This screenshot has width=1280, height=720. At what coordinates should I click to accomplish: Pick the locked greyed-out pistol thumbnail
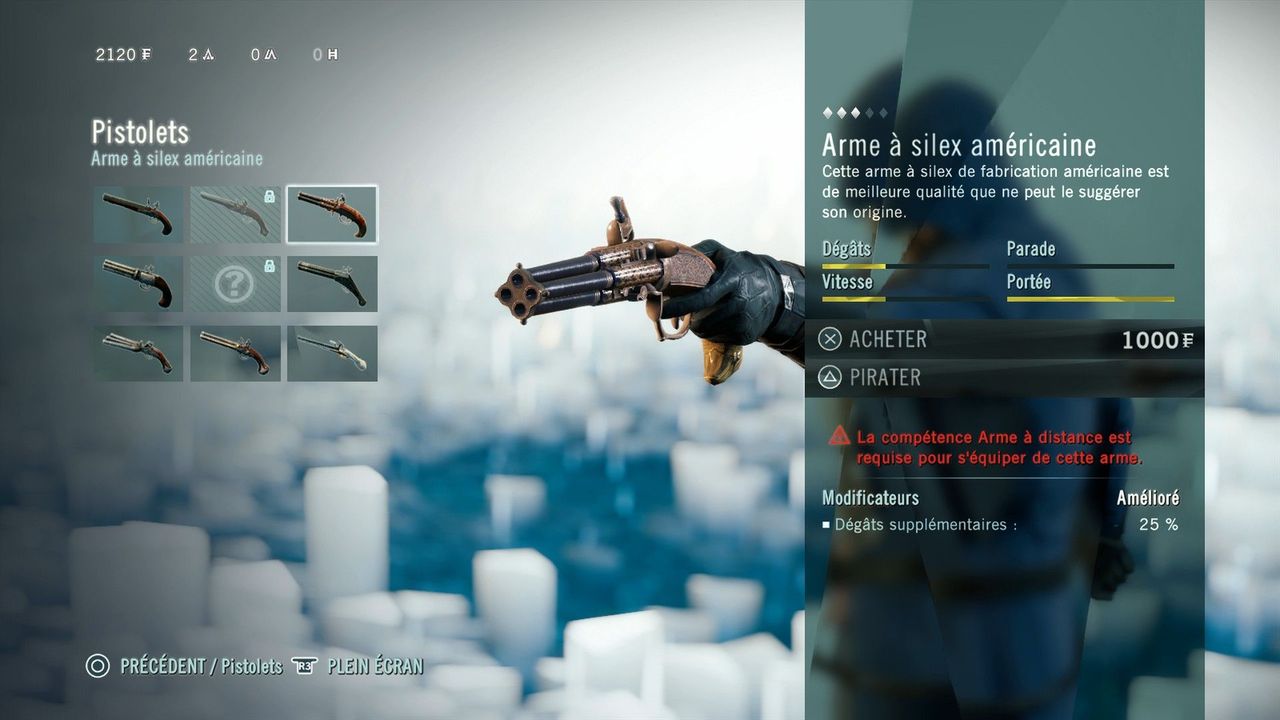(x=235, y=214)
